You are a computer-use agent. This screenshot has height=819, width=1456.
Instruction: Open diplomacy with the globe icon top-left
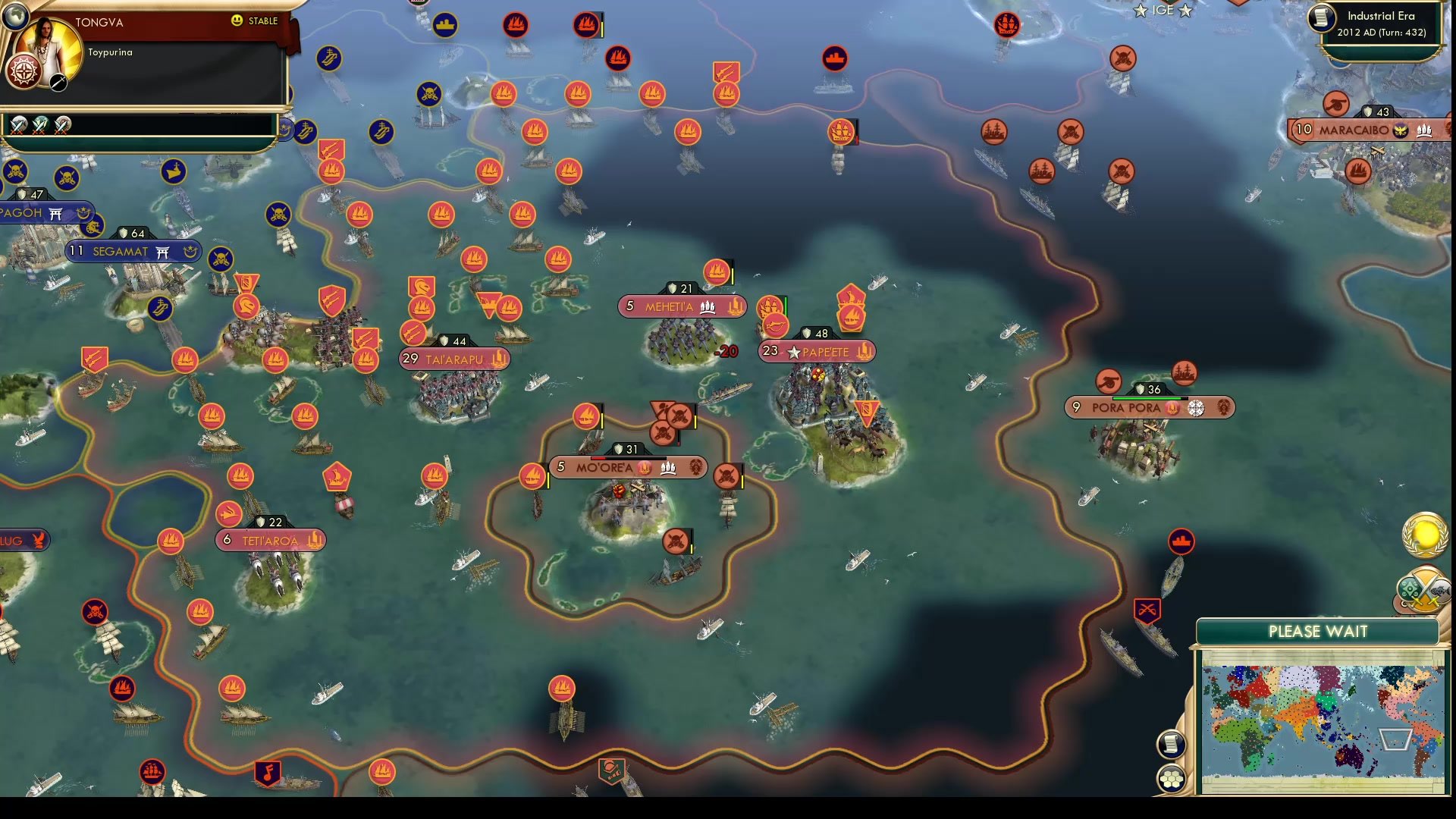click(15, 17)
